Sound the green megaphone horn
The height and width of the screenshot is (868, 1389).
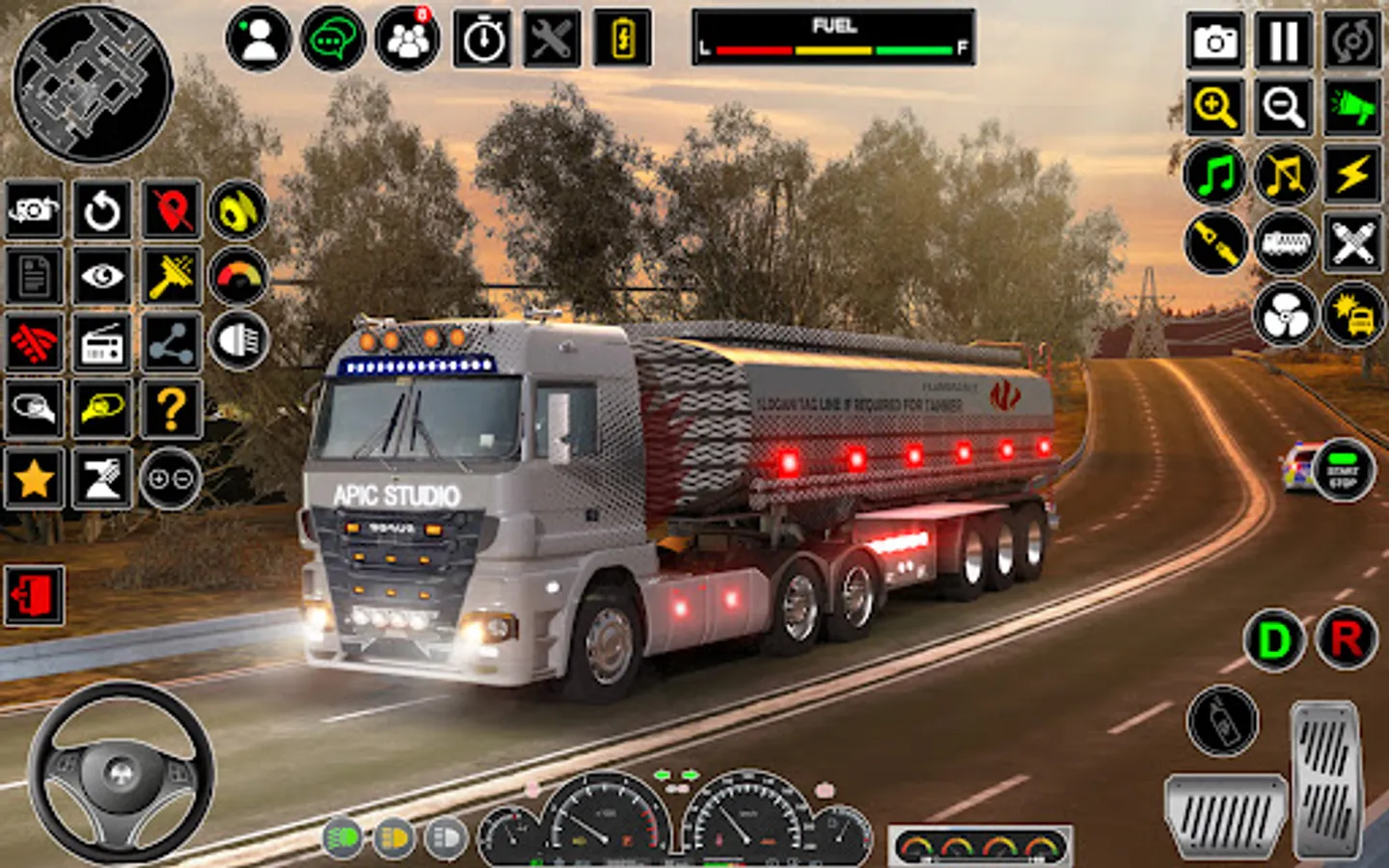tap(1352, 107)
